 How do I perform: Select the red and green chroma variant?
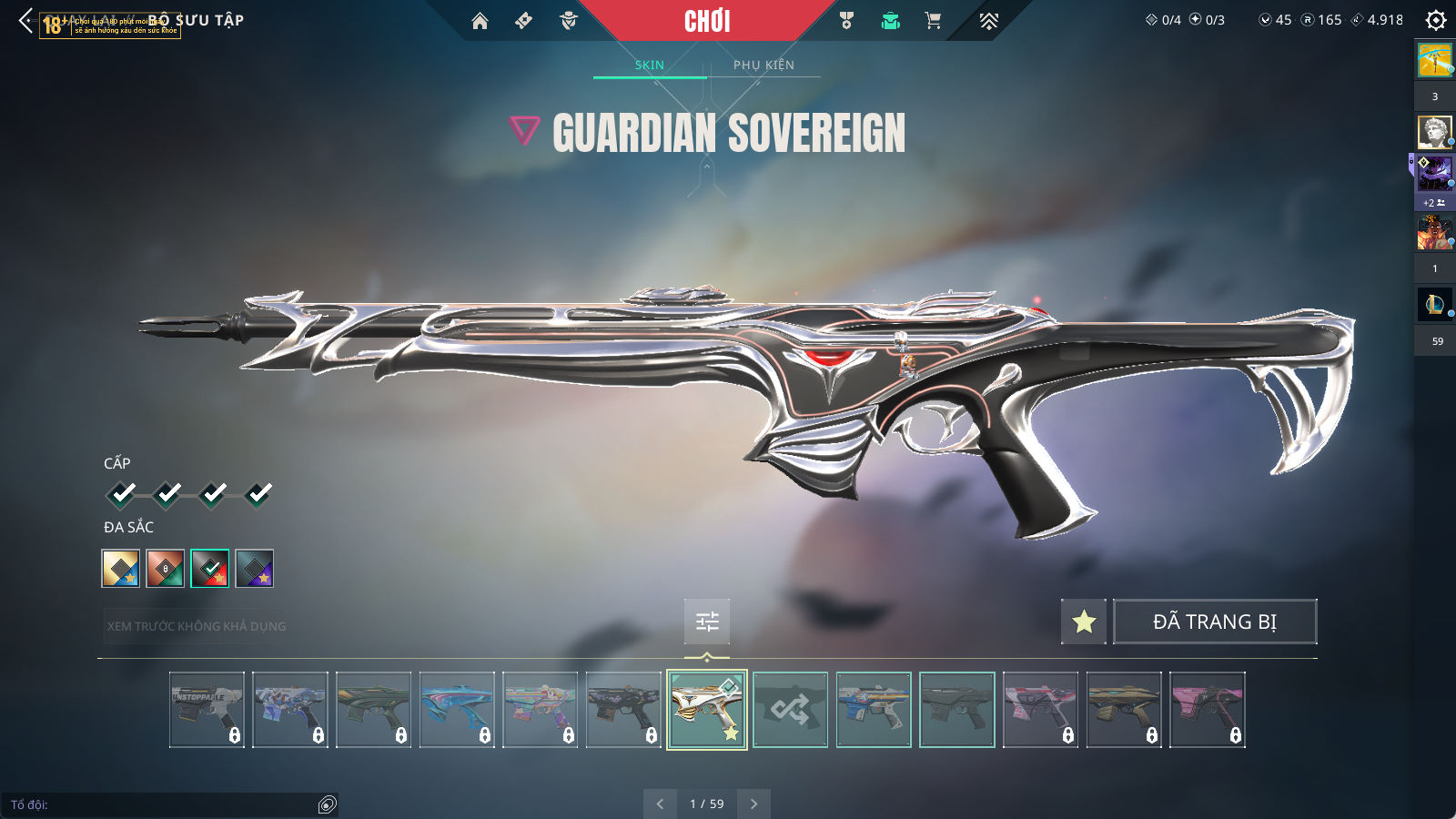[x=209, y=569]
